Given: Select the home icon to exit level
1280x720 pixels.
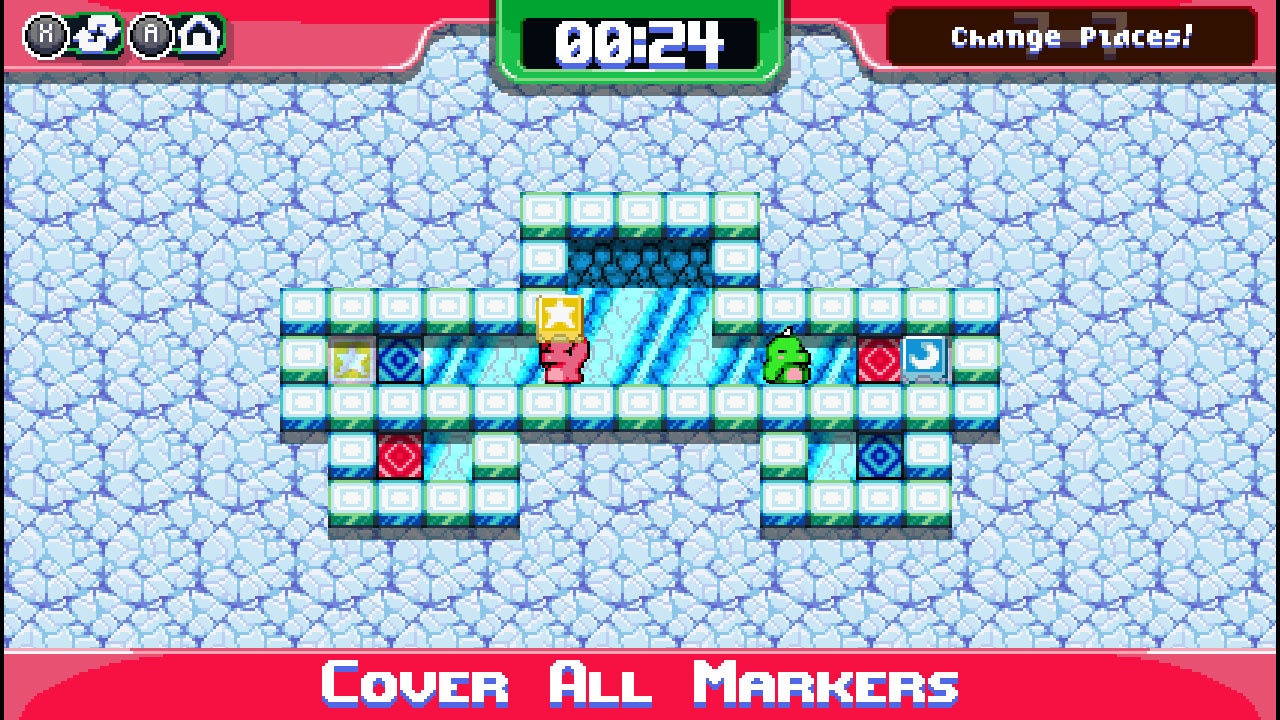Looking at the screenshot, I should click(199, 34).
